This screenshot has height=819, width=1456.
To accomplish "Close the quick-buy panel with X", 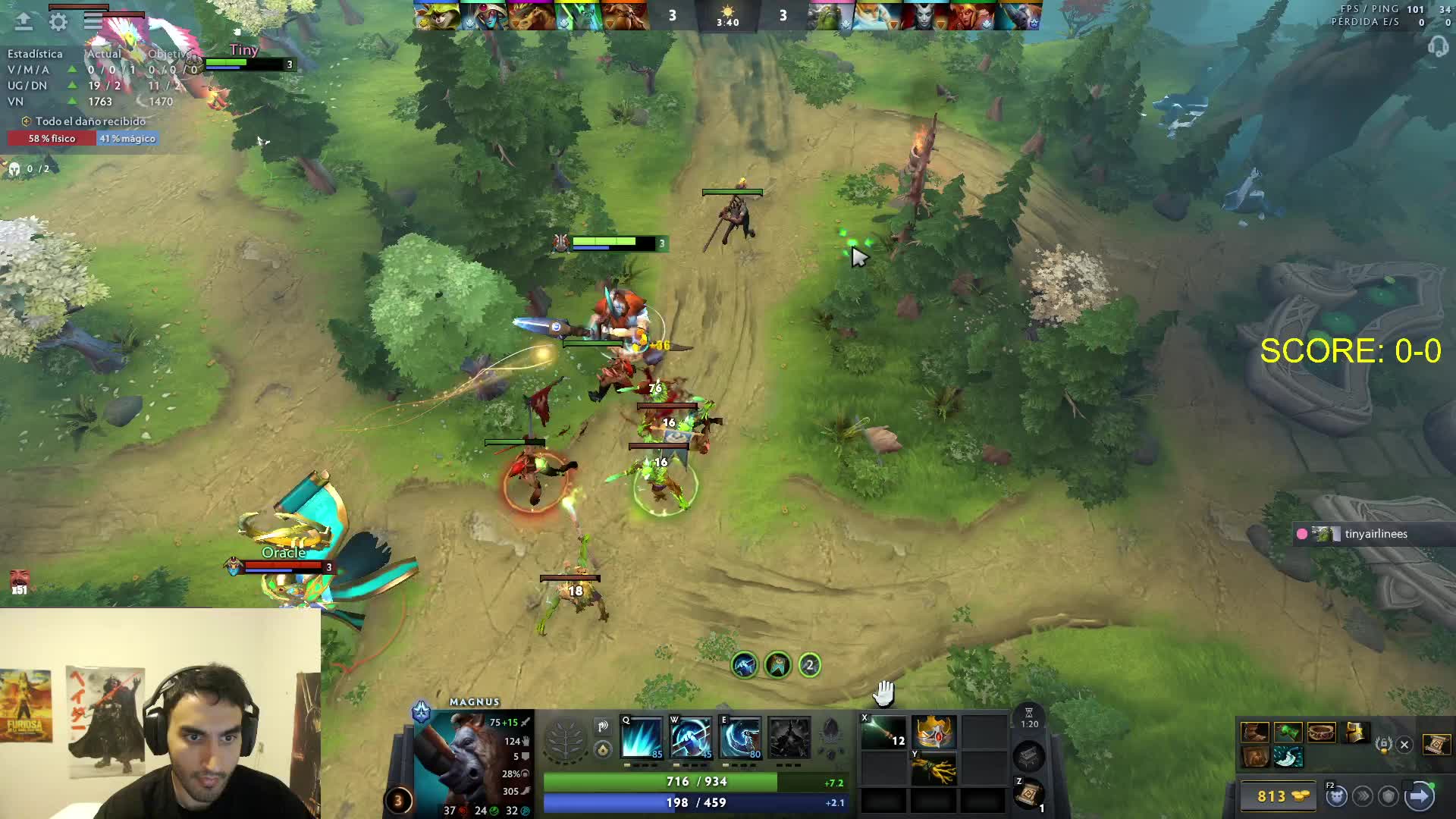I will (x=1404, y=745).
